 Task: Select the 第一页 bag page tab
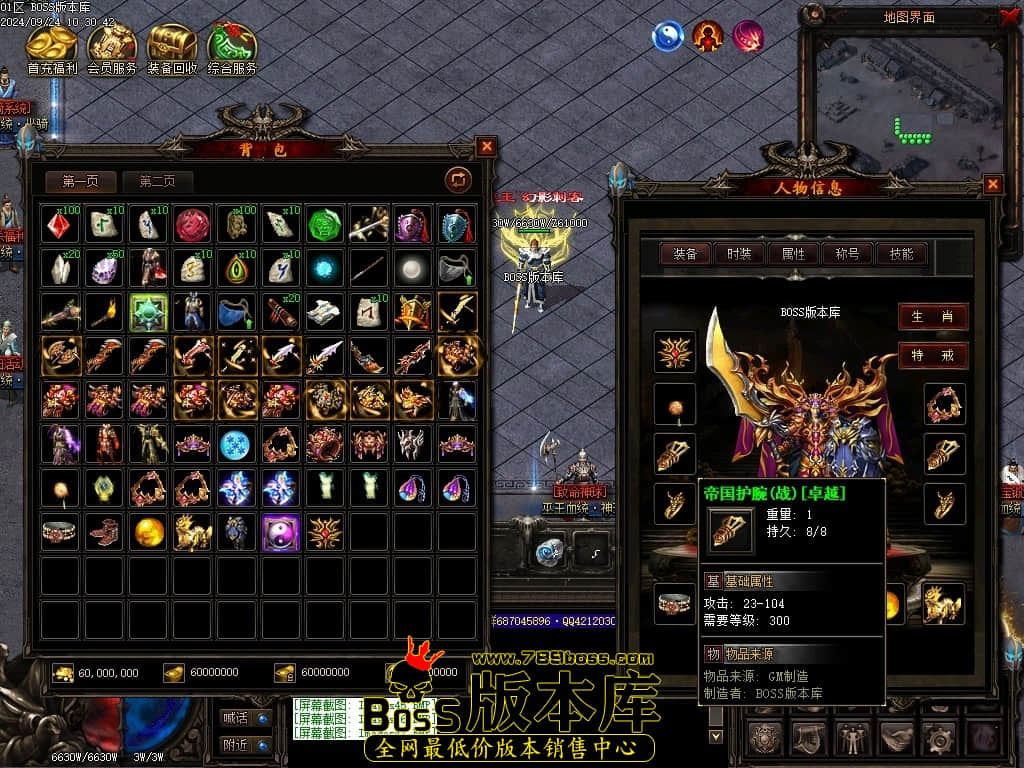81,181
